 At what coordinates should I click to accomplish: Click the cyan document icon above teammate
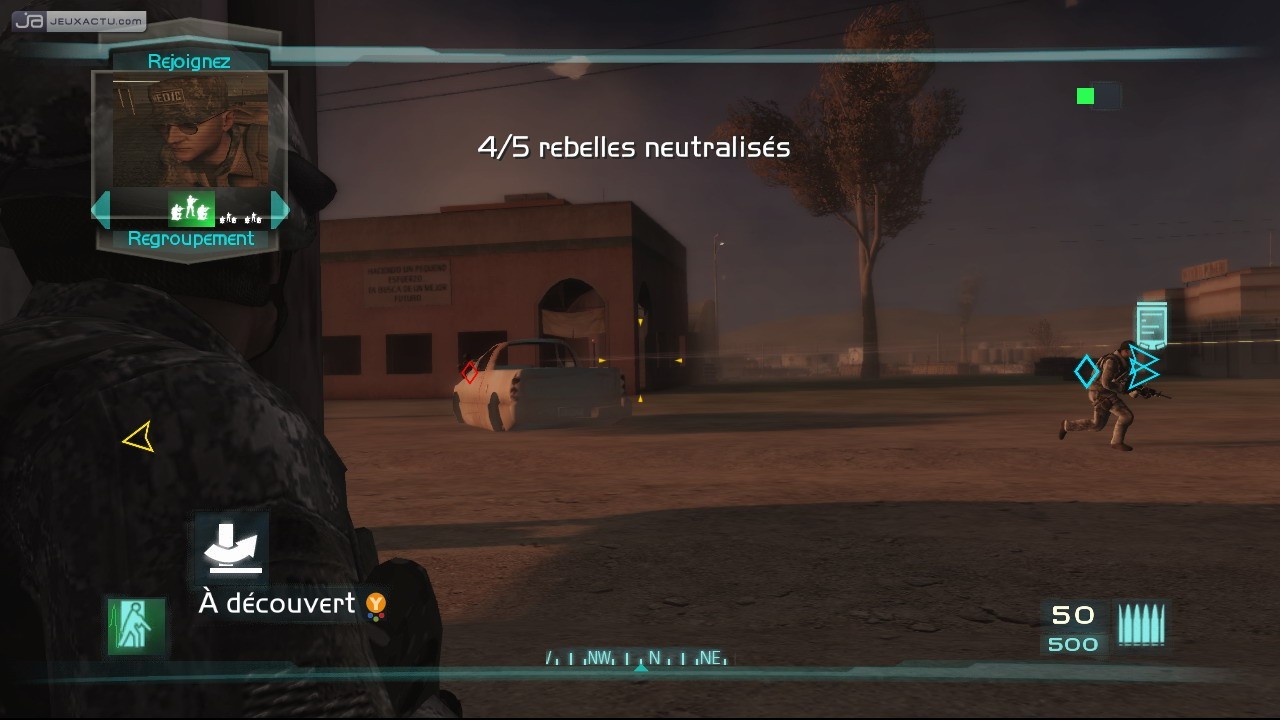pos(1151,325)
